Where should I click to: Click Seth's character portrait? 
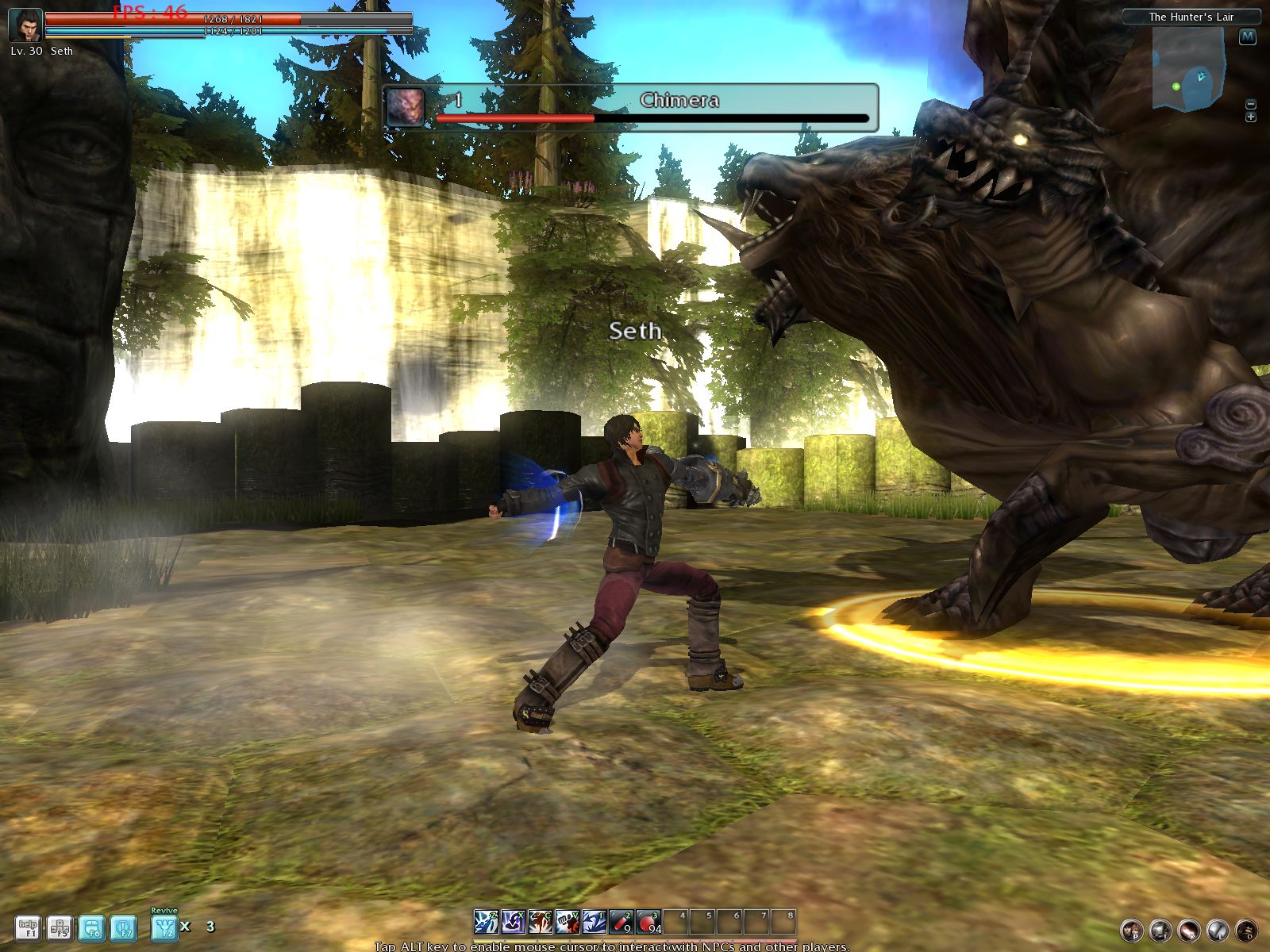[x=25, y=25]
